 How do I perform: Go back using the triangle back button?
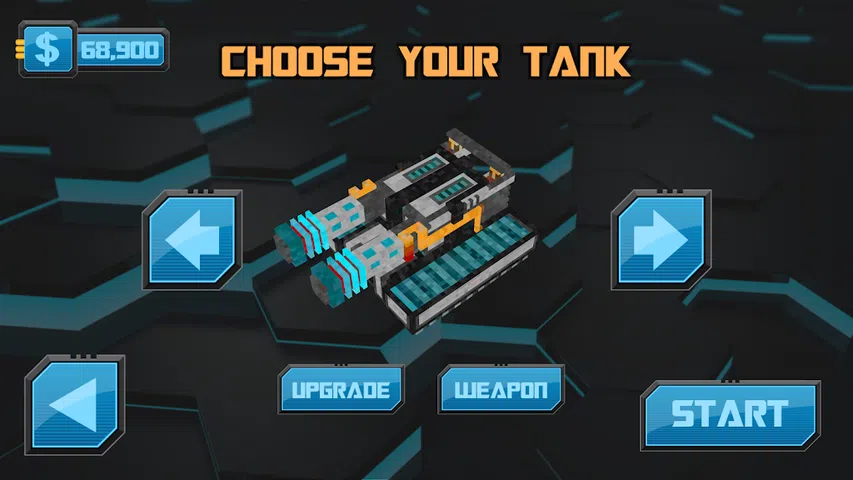pyautogui.click(x=76, y=406)
